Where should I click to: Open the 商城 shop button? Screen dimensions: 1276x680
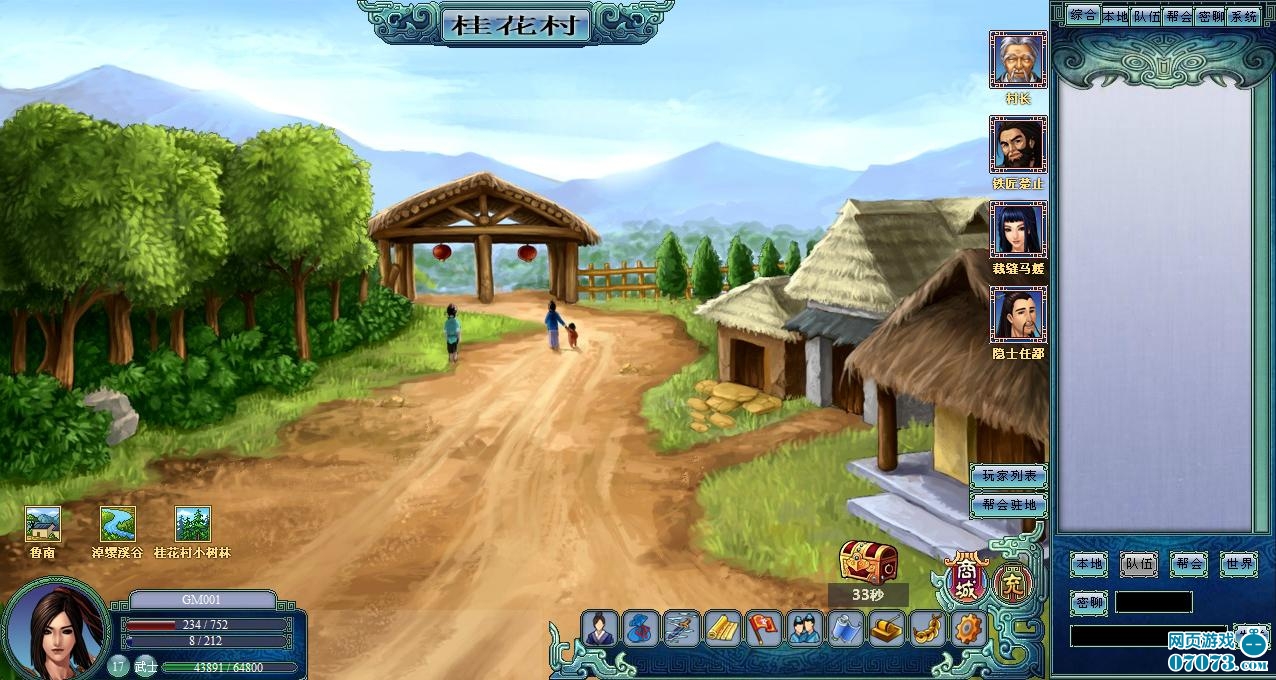click(966, 580)
